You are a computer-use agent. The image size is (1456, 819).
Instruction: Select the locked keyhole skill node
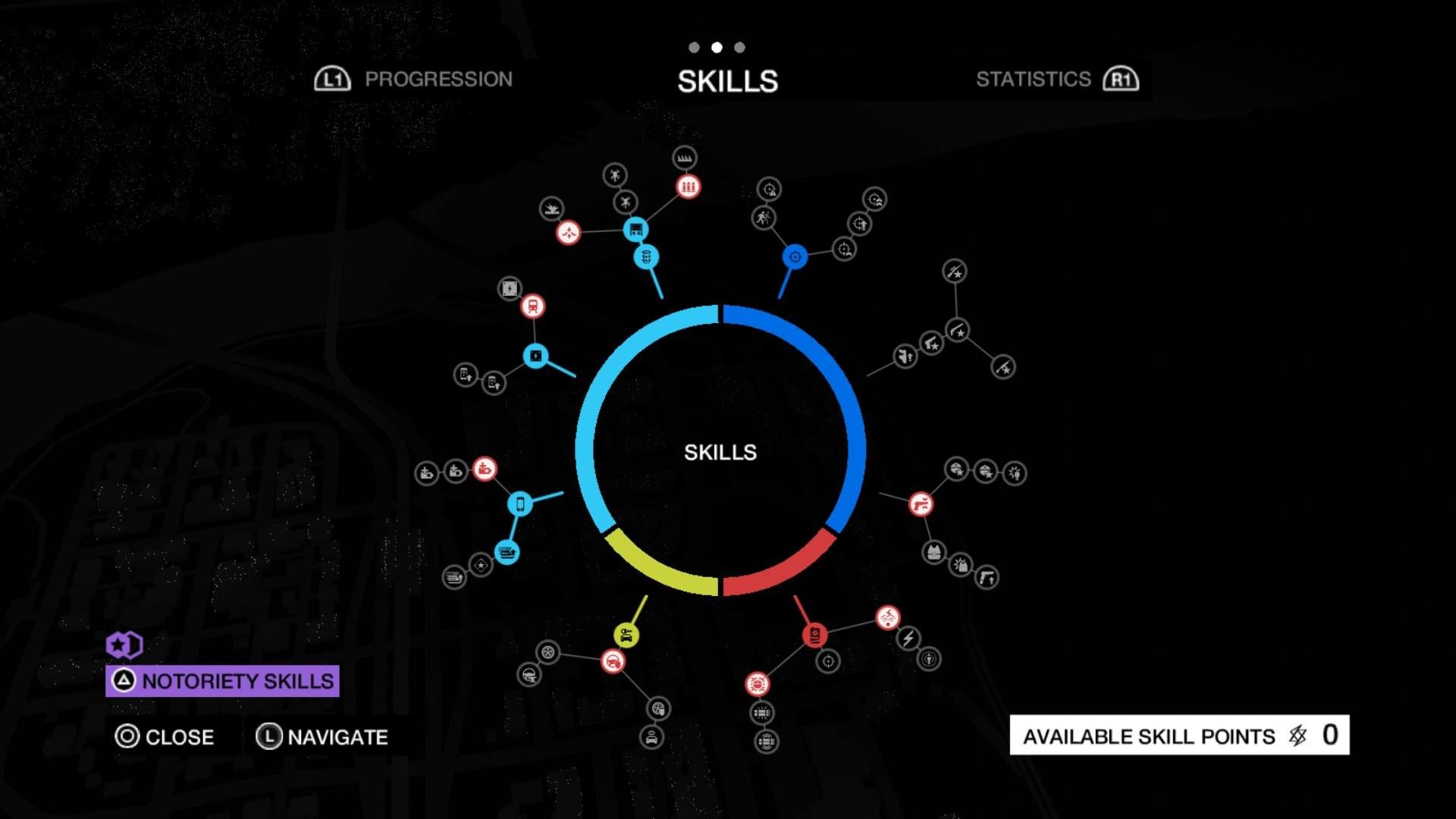click(x=928, y=659)
